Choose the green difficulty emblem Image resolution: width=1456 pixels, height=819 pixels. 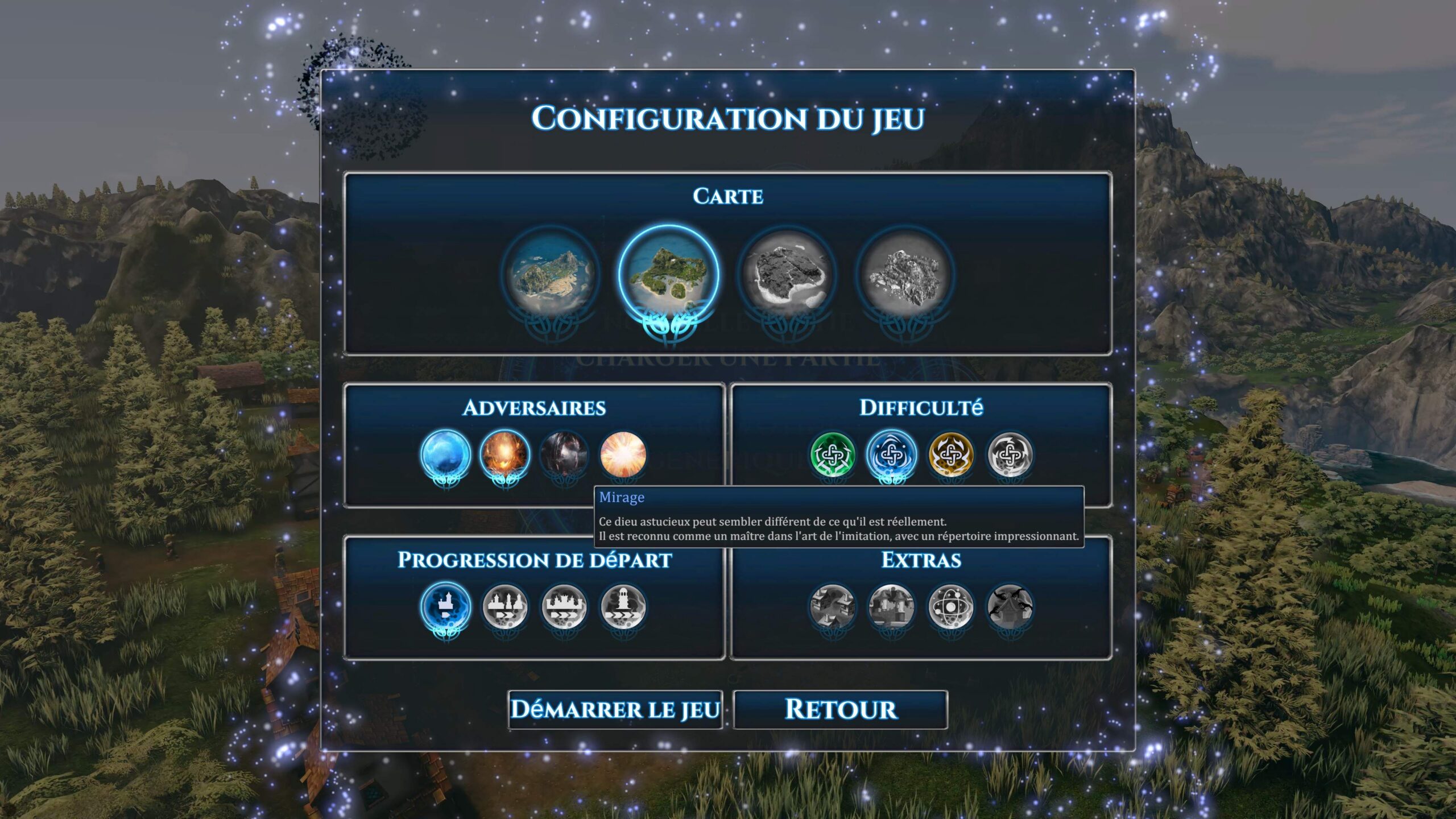[x=833, y=454]
